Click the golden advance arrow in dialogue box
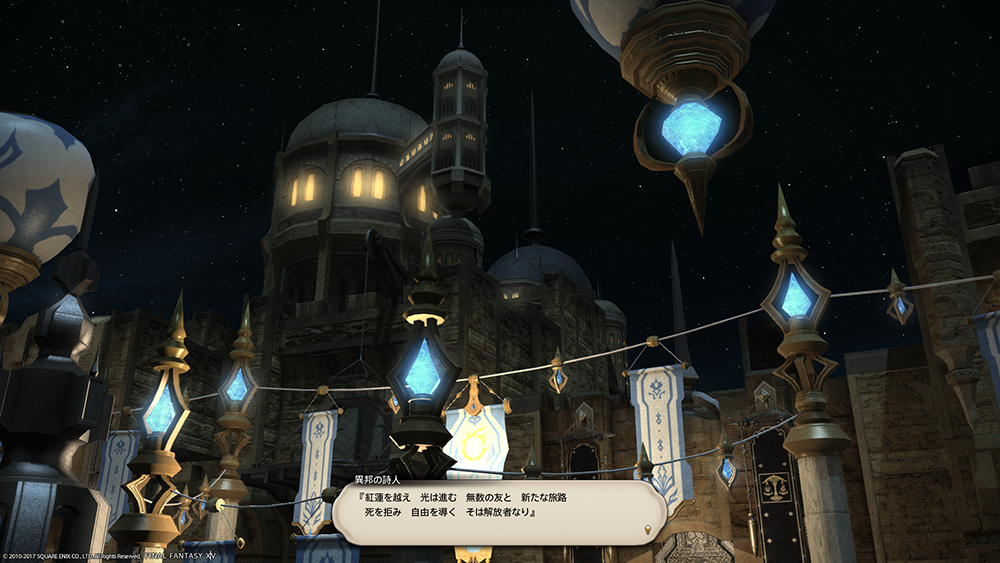 [x=648, y=528]
